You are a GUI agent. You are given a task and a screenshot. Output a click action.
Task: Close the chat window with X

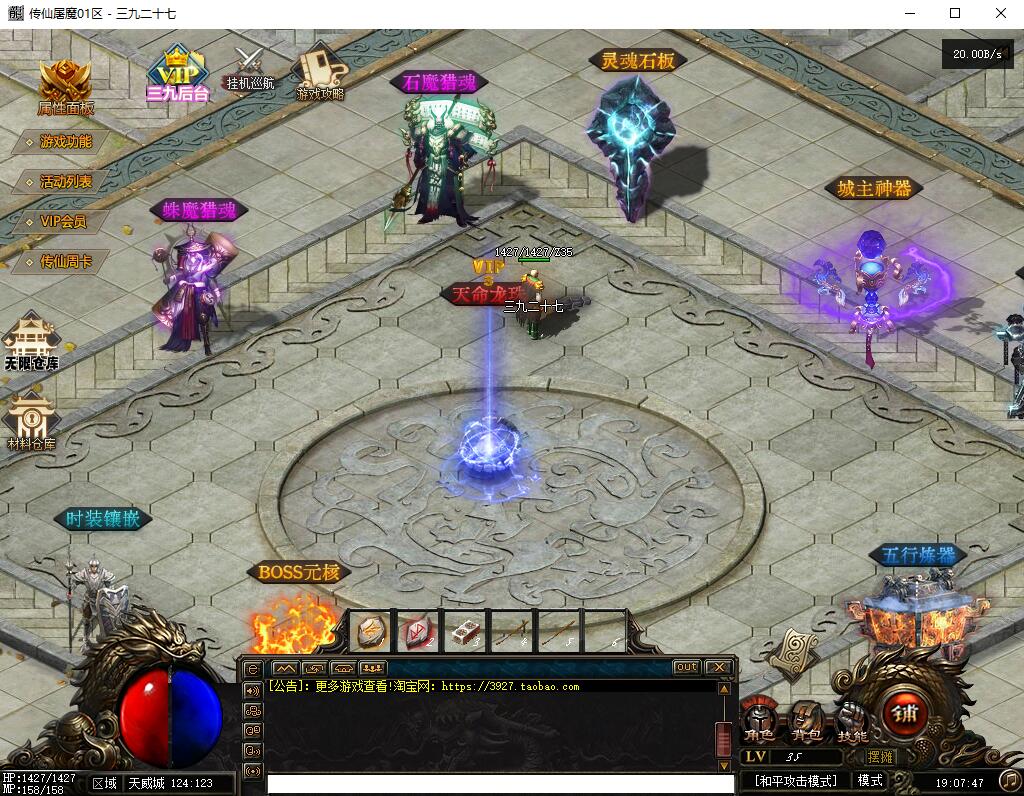(718, 667)
